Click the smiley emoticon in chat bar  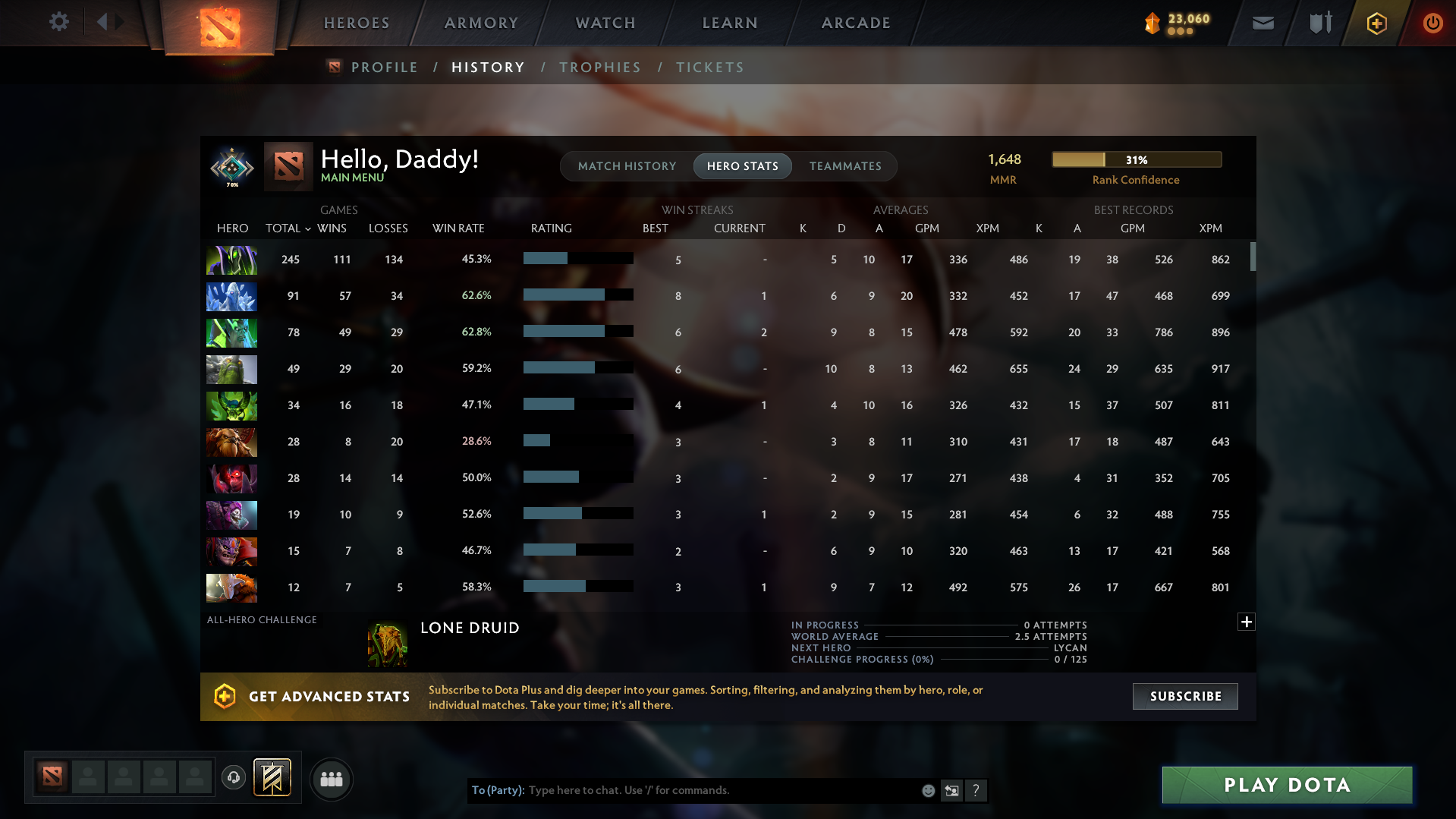[927, 790]
